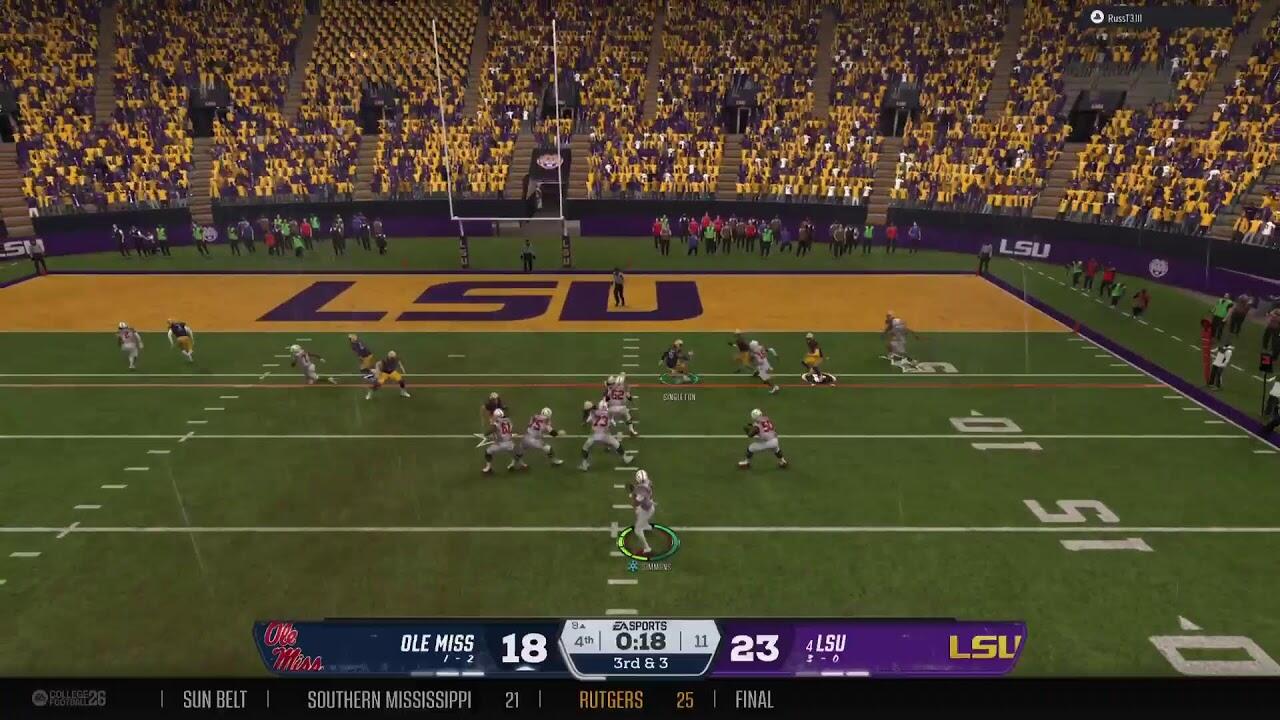The image size is (1280, 720).
Task: Select the marked defender labeled Singleton
Action: 677,361
